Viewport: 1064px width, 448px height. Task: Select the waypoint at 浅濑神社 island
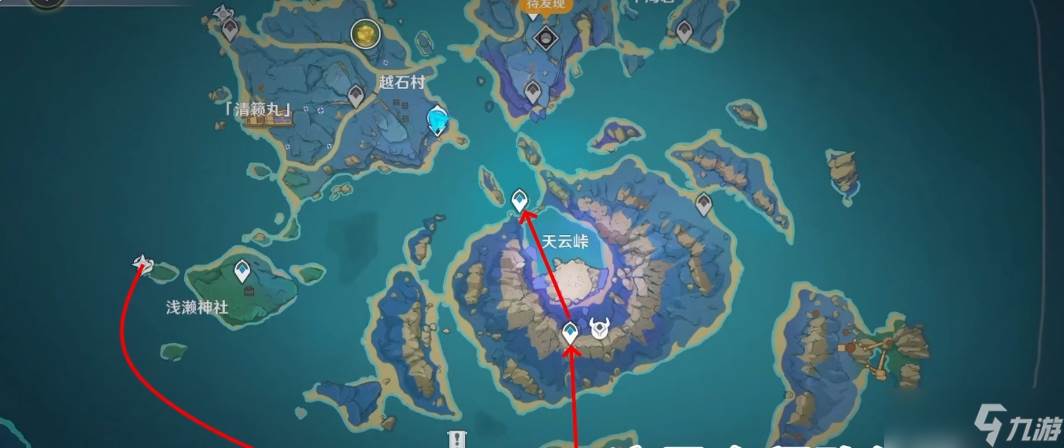coord(242,271)
